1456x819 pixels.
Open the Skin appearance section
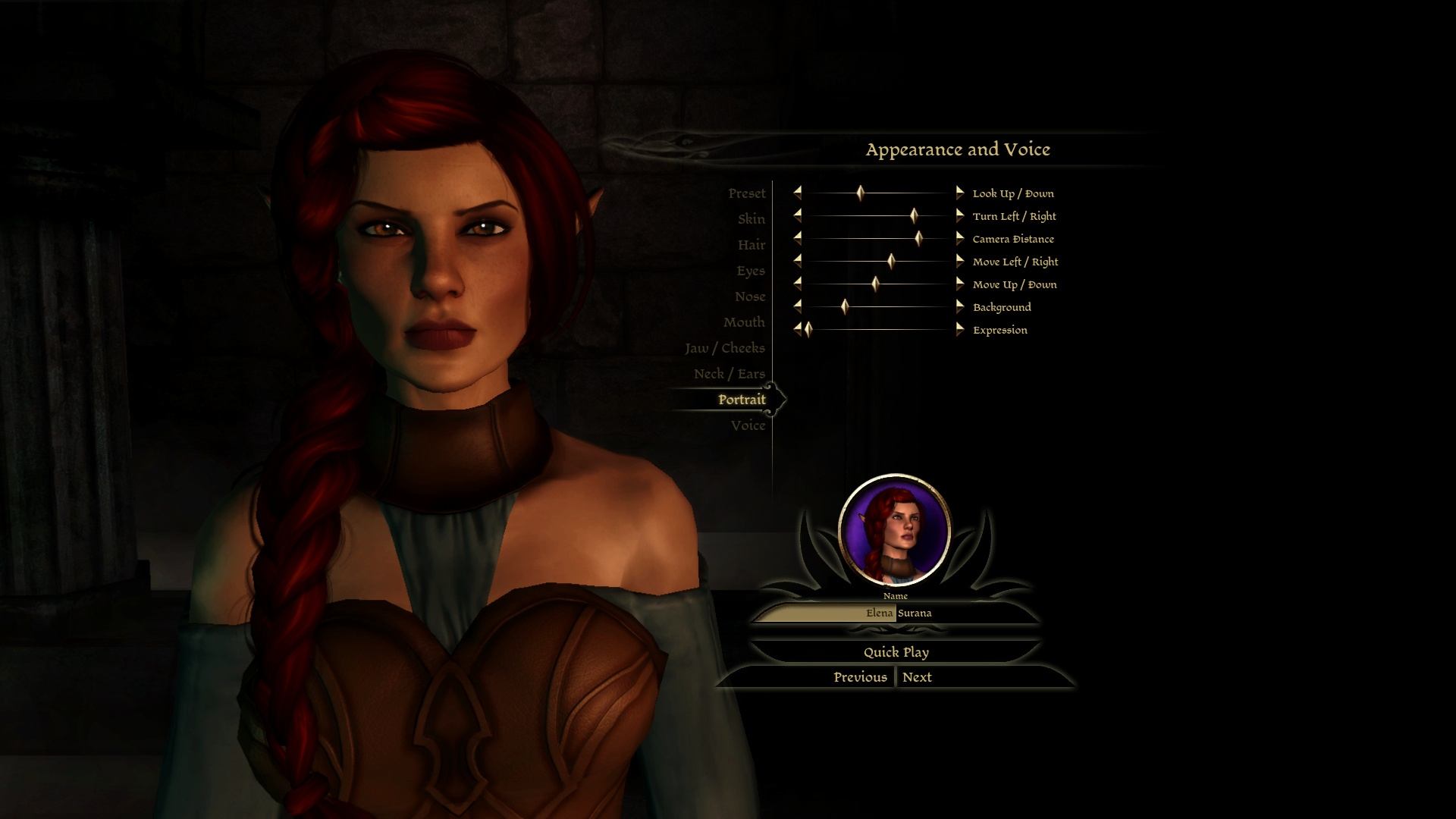tap(751, 219)
